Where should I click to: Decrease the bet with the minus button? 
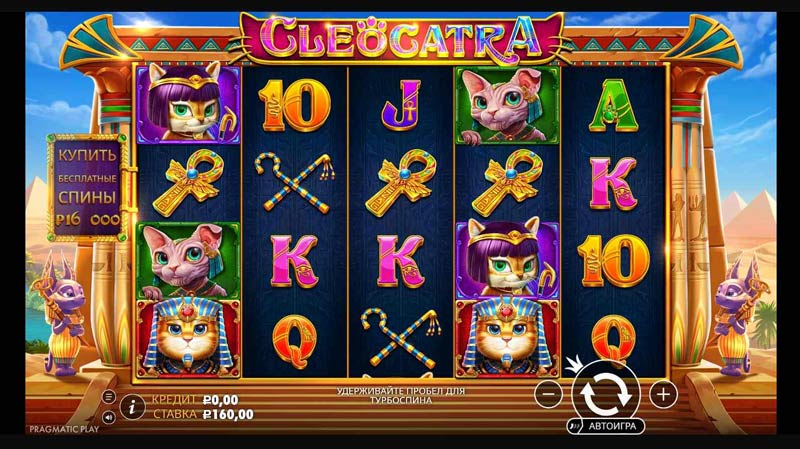(548, 394)
